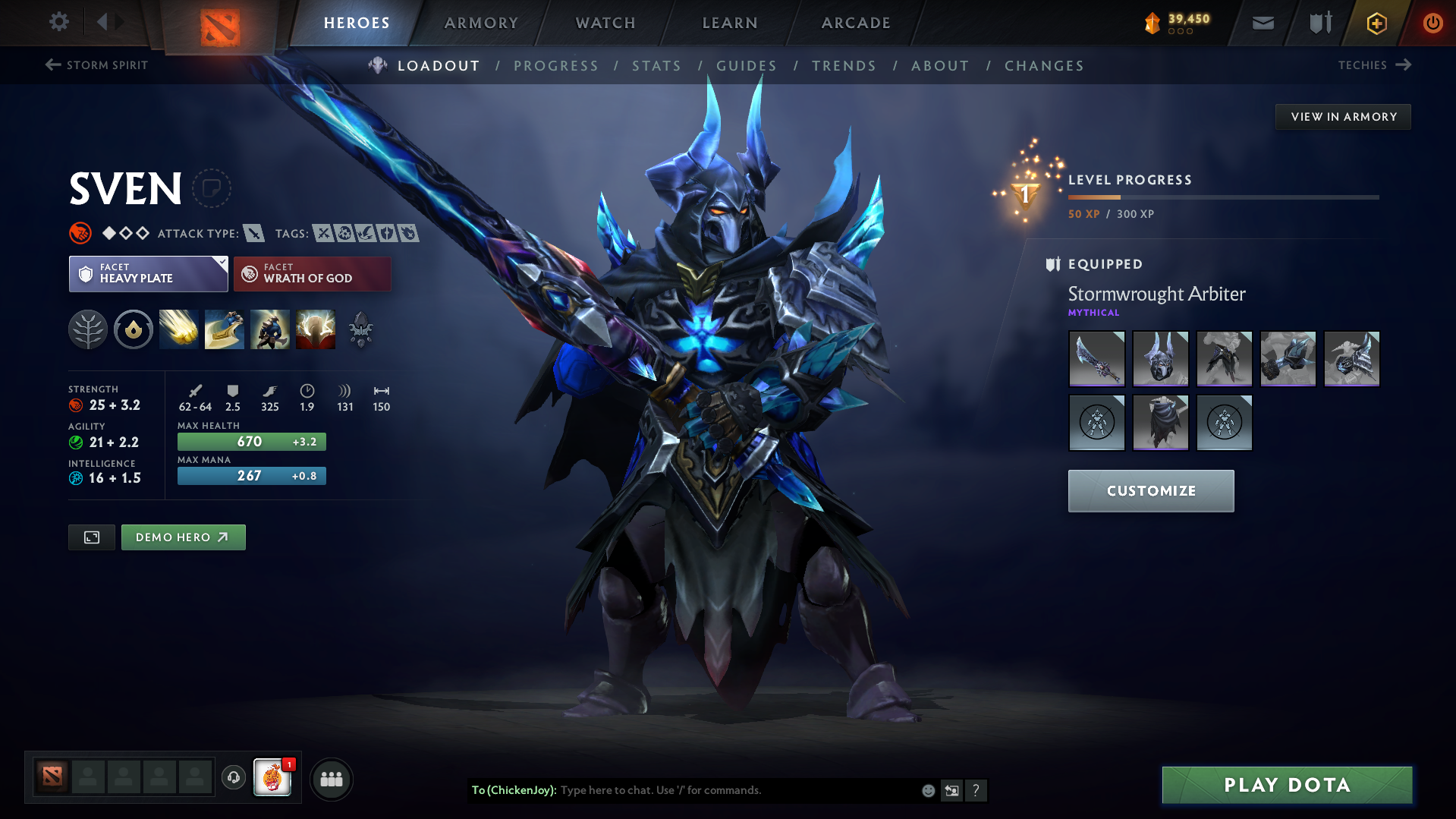Open the notifications envelope icon
The height and width of the screenshot is (819, 1456).
point(1262,23)
